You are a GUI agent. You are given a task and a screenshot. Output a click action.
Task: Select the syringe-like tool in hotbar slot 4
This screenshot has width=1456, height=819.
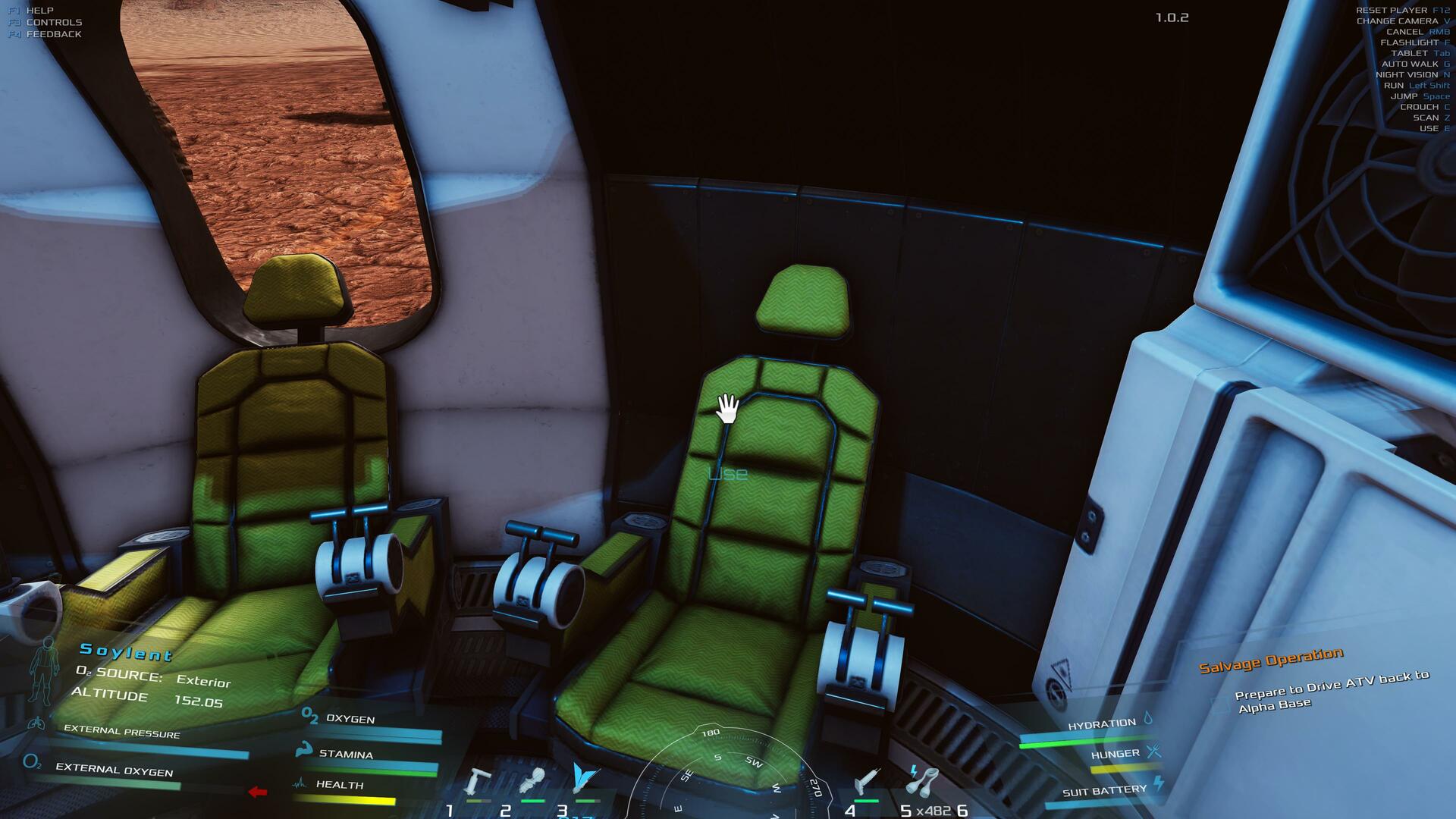[867, 781]
